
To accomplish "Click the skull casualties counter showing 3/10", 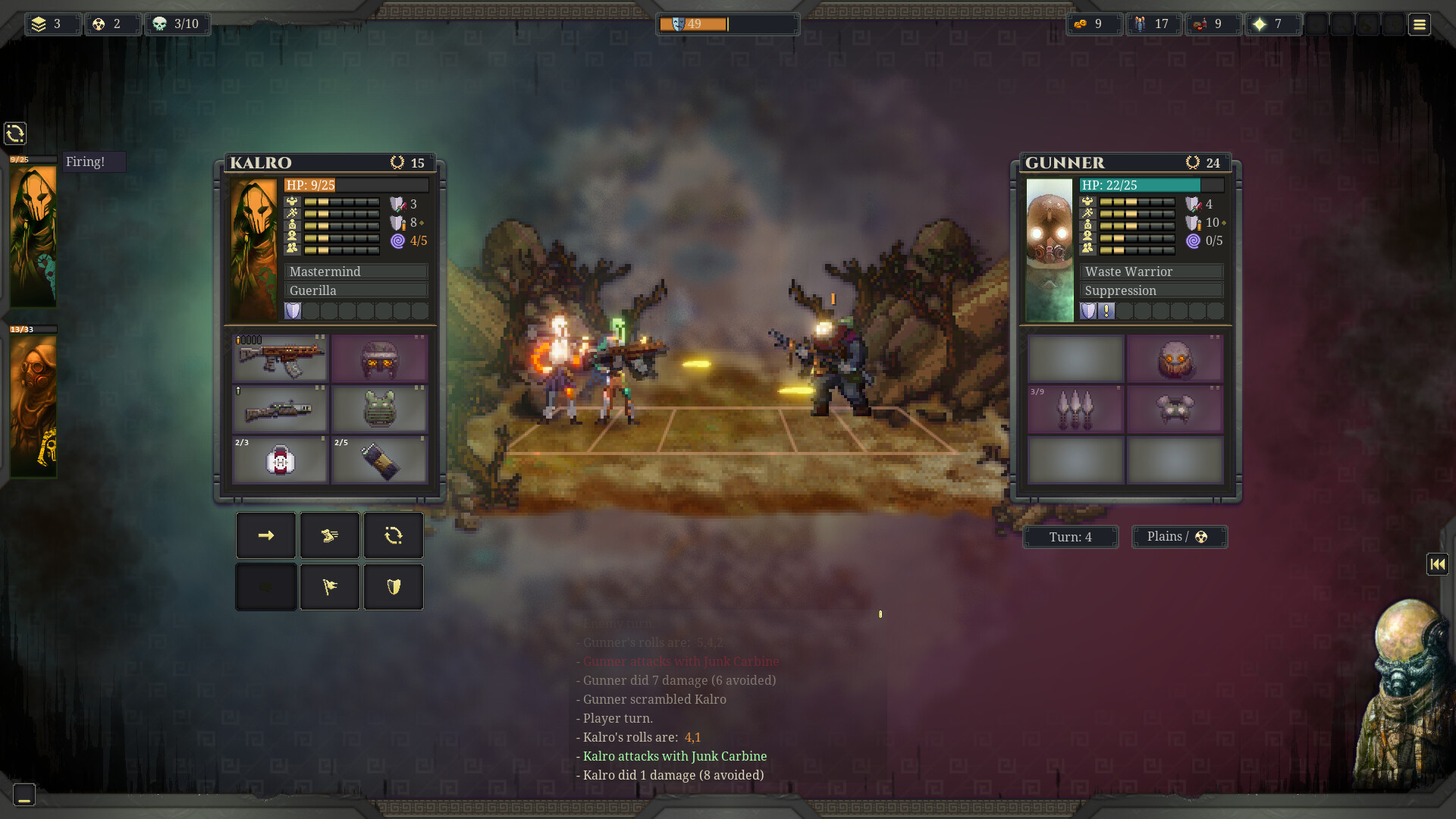I will point(177,24).
